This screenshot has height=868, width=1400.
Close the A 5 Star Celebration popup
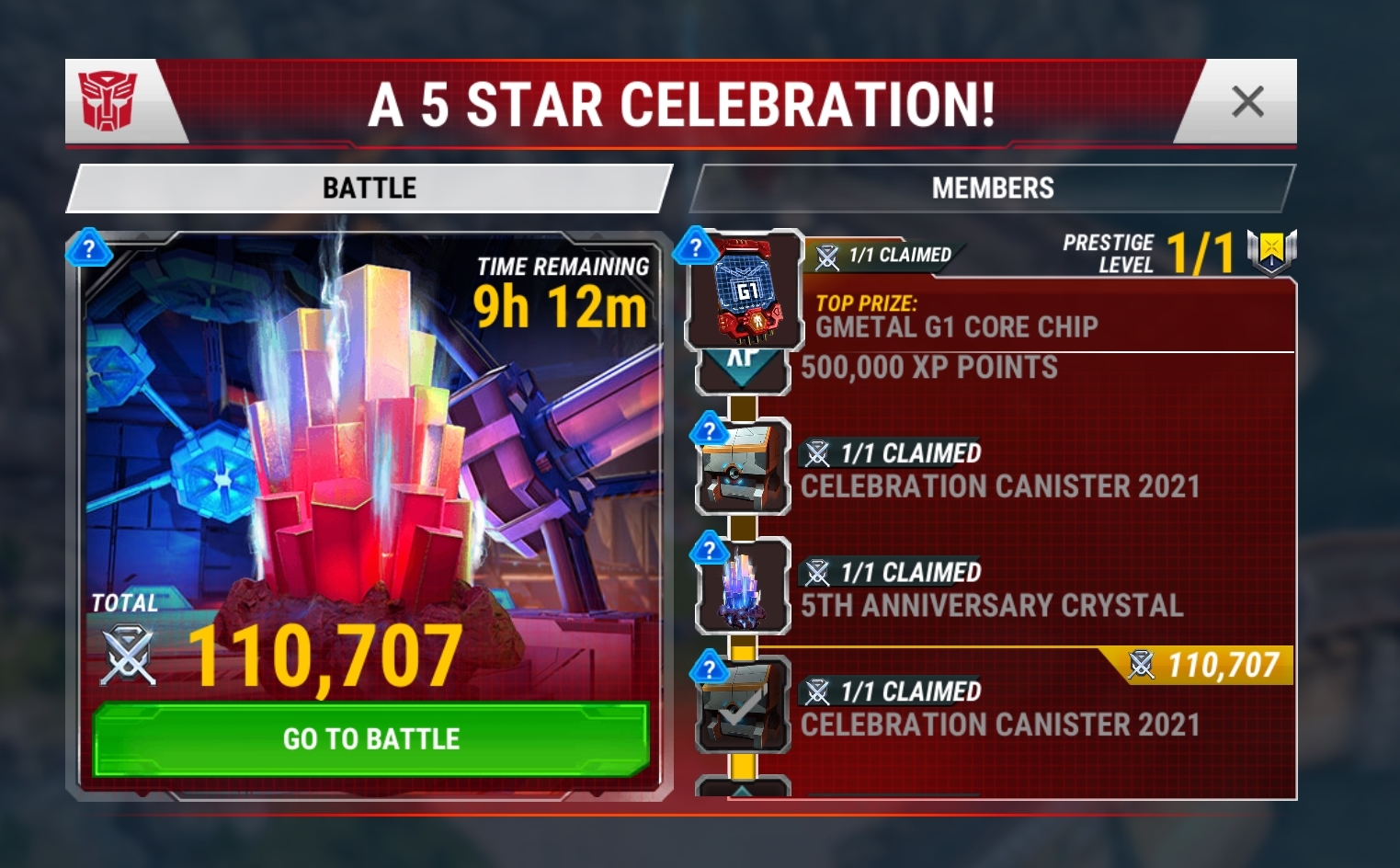(1248, 103)
